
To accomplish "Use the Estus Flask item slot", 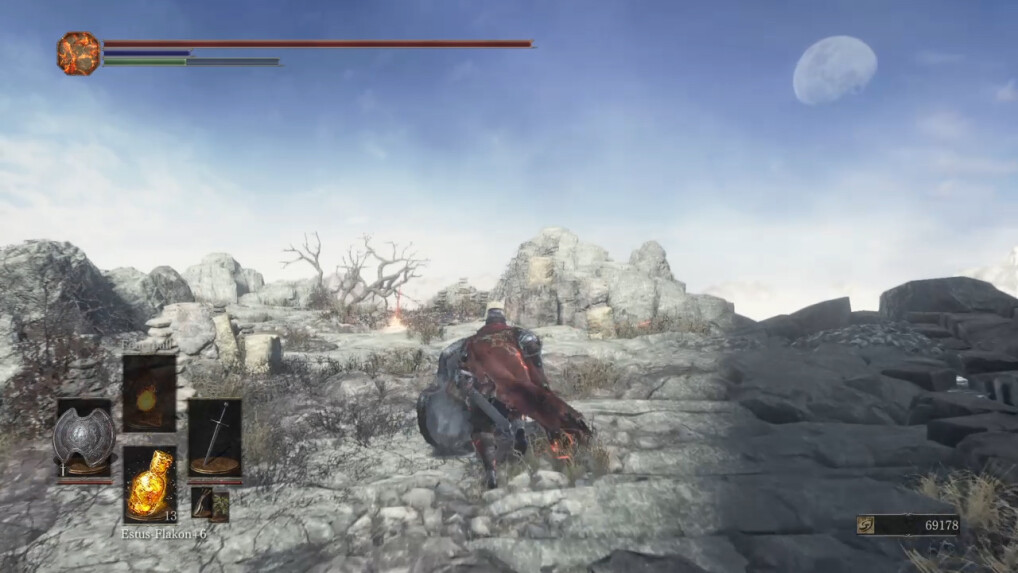I will click(x=149, y=484).
